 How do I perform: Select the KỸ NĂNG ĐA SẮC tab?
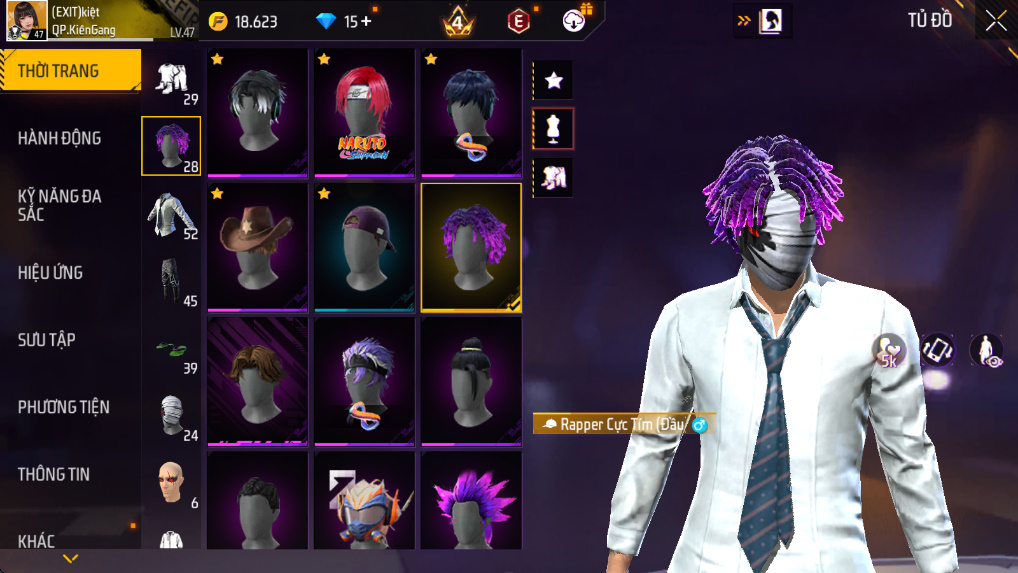pos(60,205)
